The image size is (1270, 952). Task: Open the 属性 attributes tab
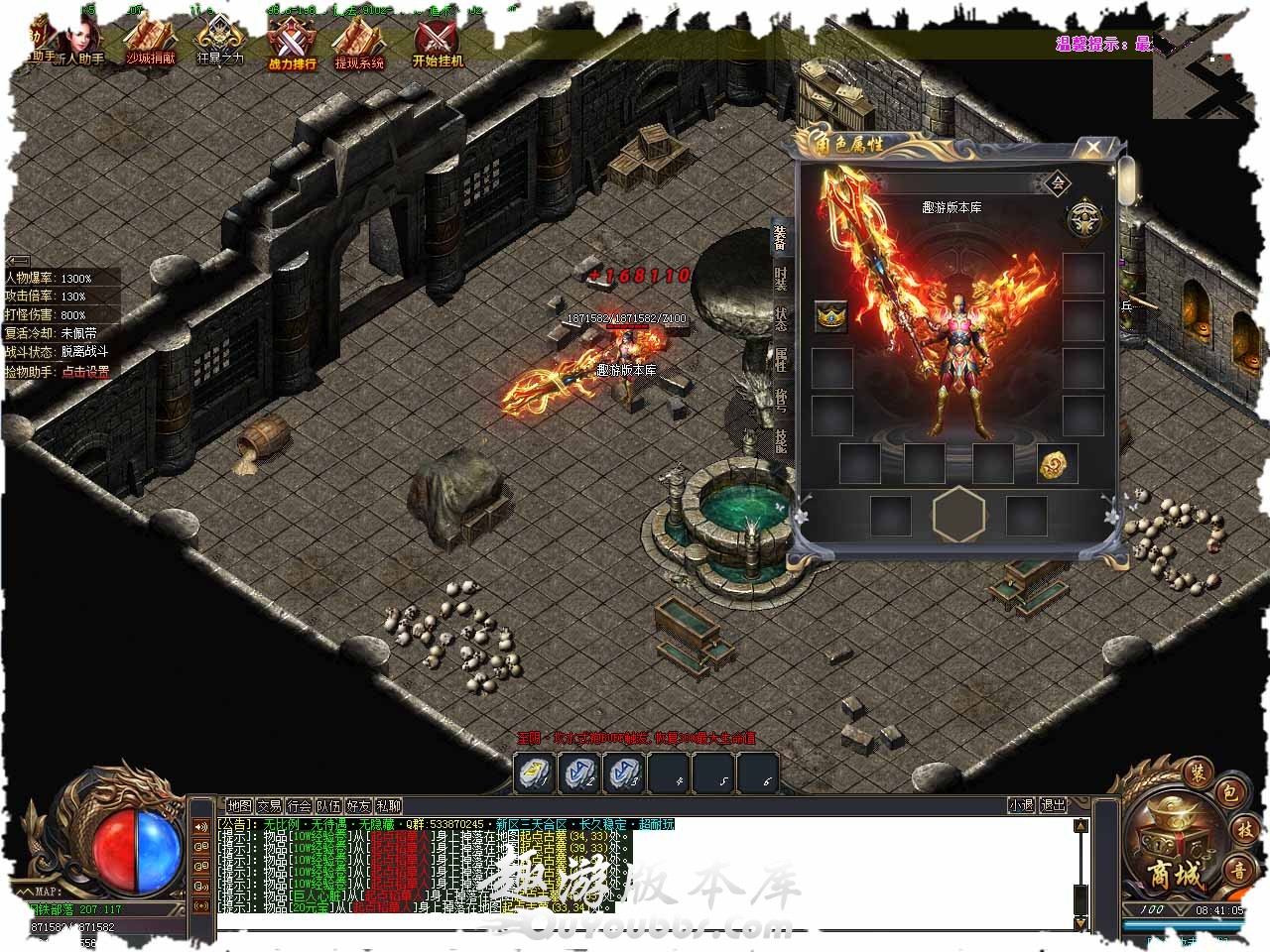click(782, 360)
